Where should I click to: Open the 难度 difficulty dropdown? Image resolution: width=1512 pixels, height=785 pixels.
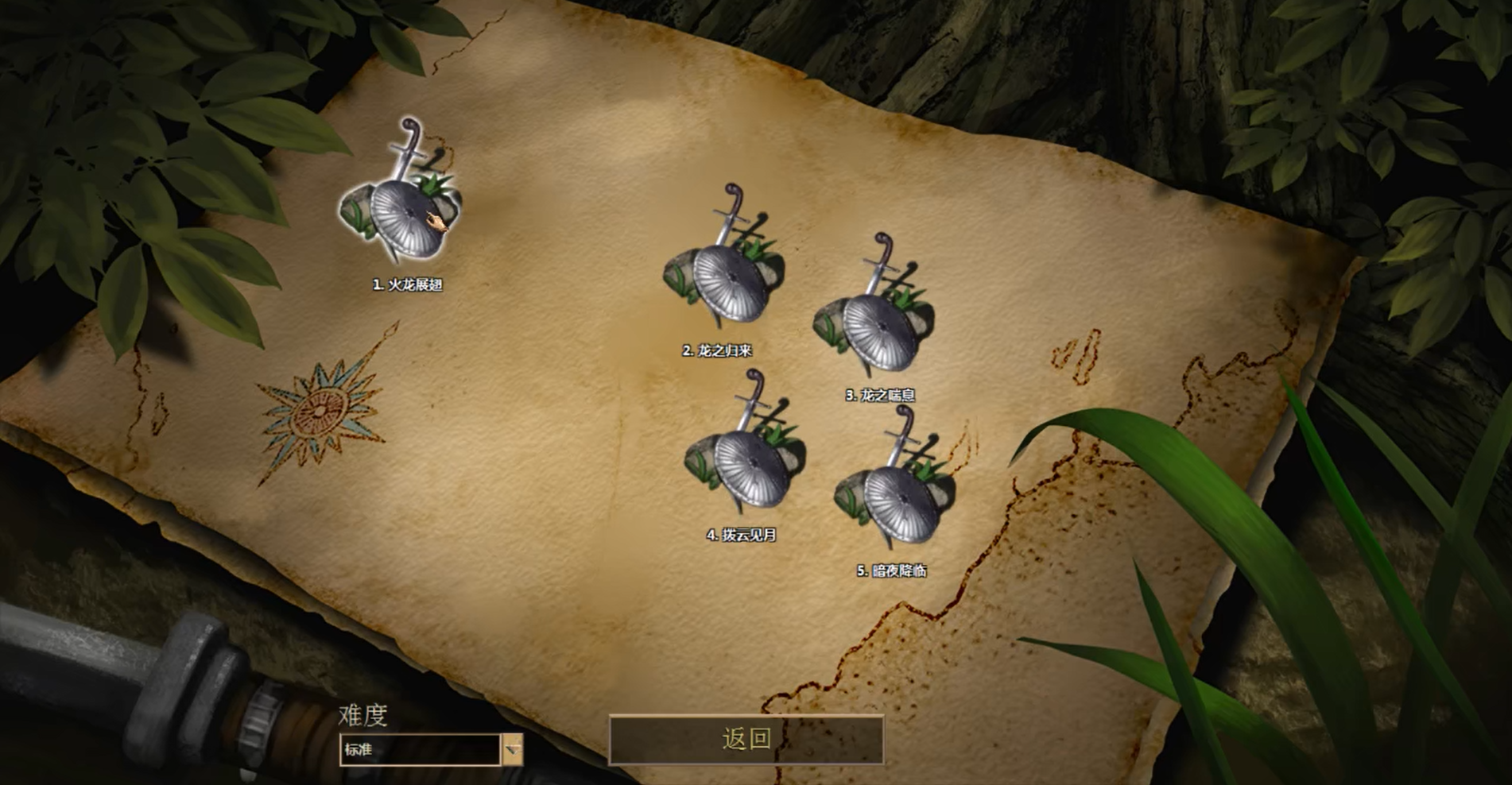[513, 749]
